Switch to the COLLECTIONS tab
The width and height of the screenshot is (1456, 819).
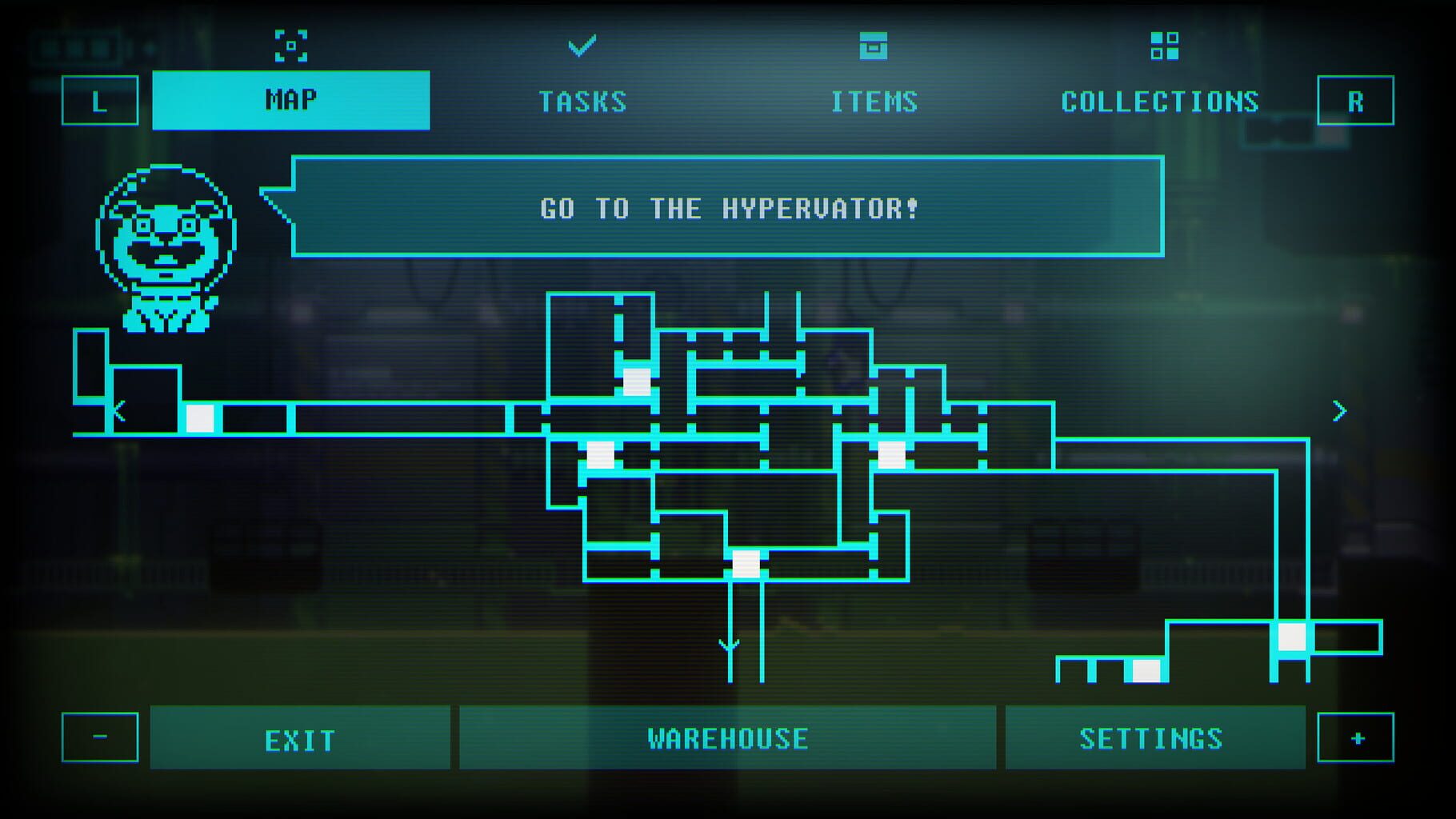(1161, 102)
